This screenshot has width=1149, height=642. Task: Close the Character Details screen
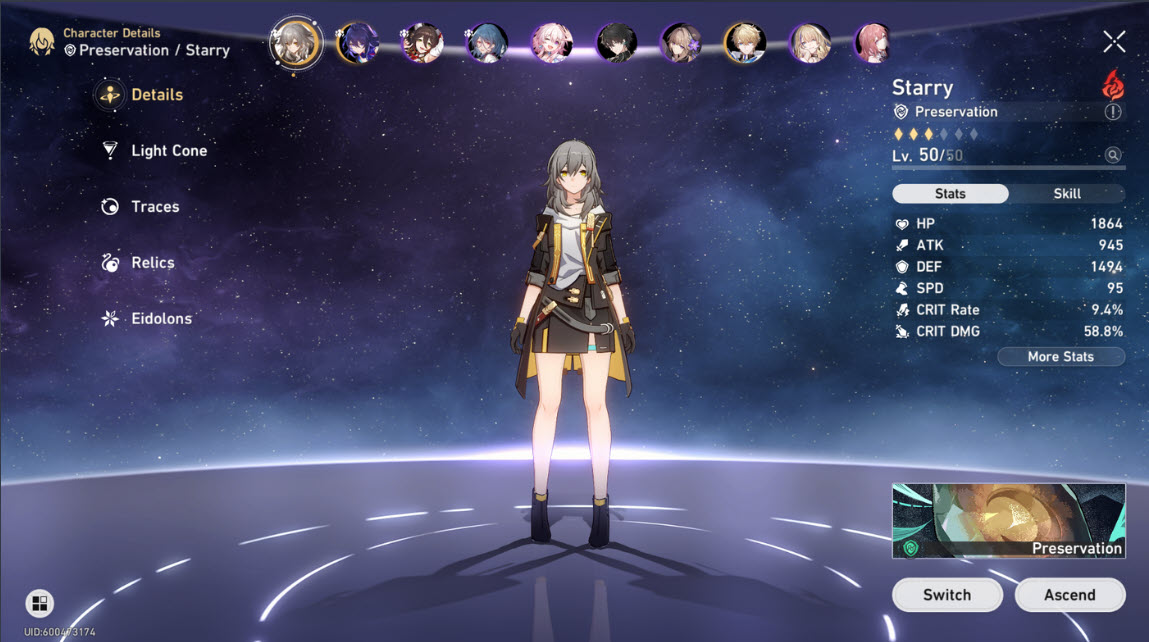click(x=1114, y=41)
